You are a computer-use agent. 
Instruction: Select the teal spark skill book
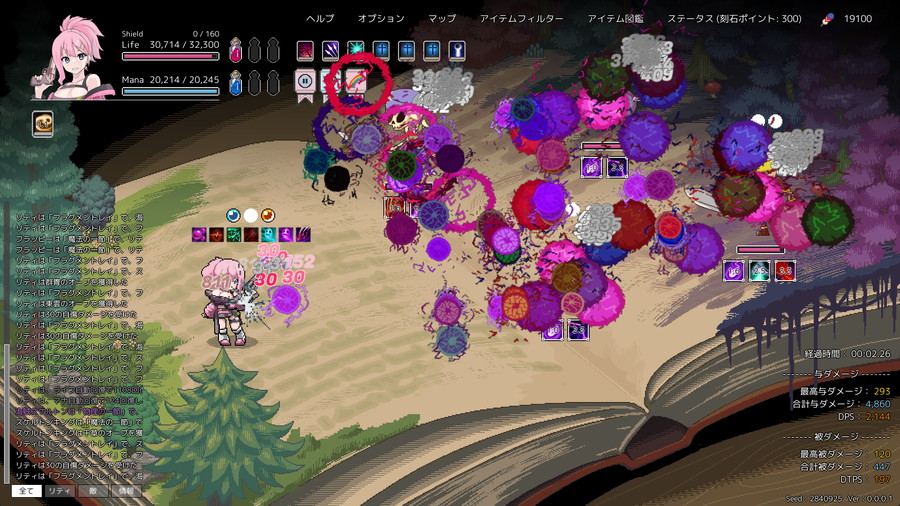pyautogui.click(x=355, y=50)
